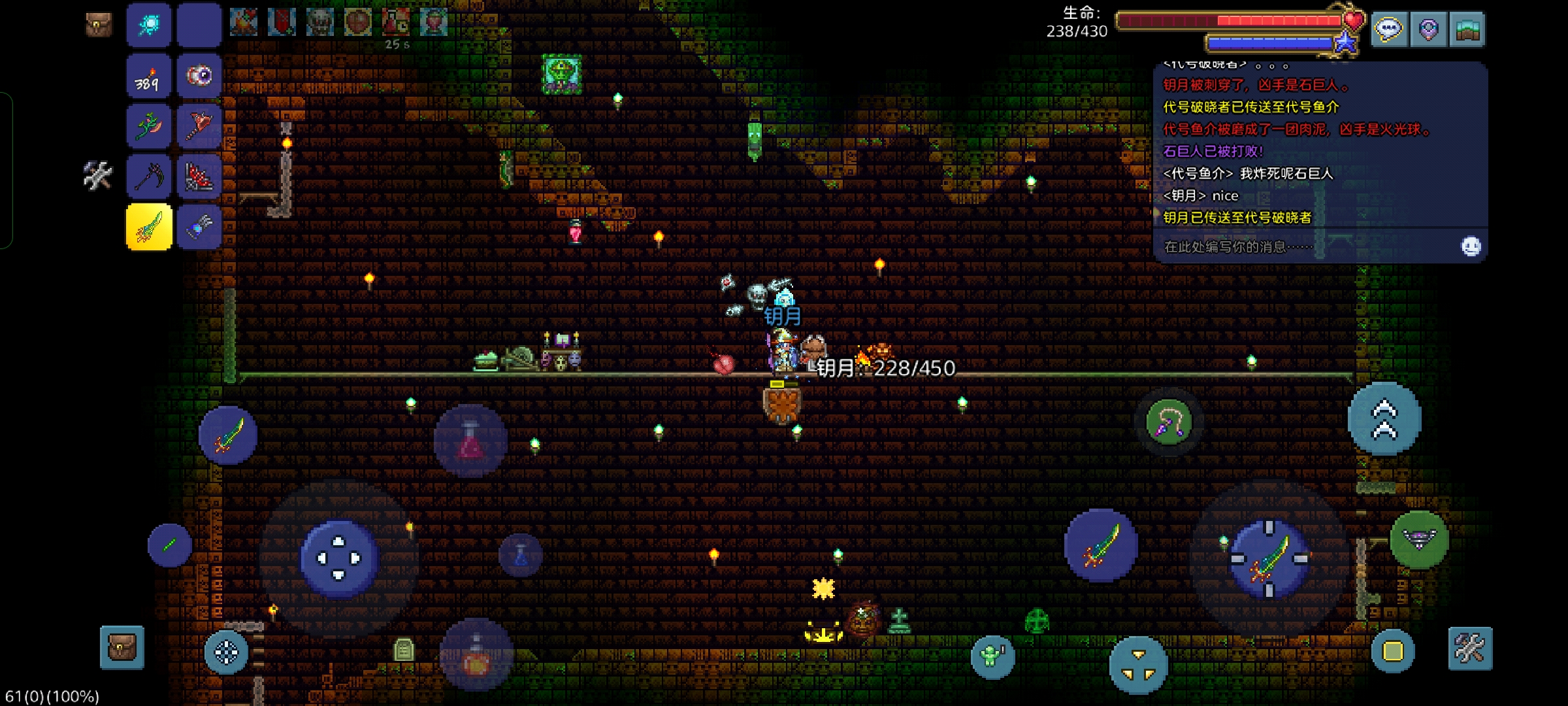Open the map pin marker button
The image size is (1568, 706).
click(x=1428, y=30)
